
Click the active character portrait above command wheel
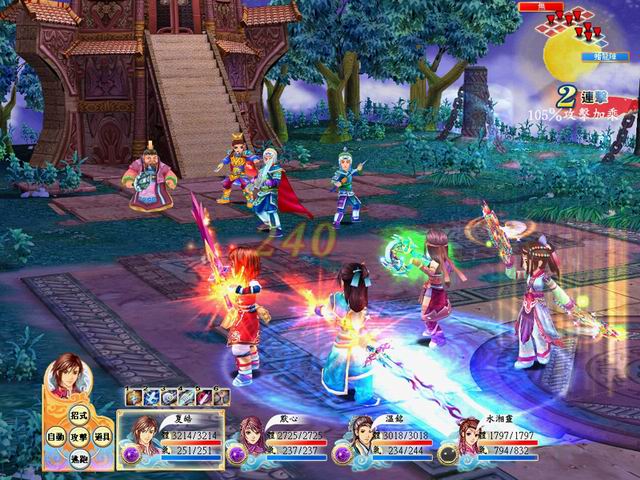(x=68, y=375)
